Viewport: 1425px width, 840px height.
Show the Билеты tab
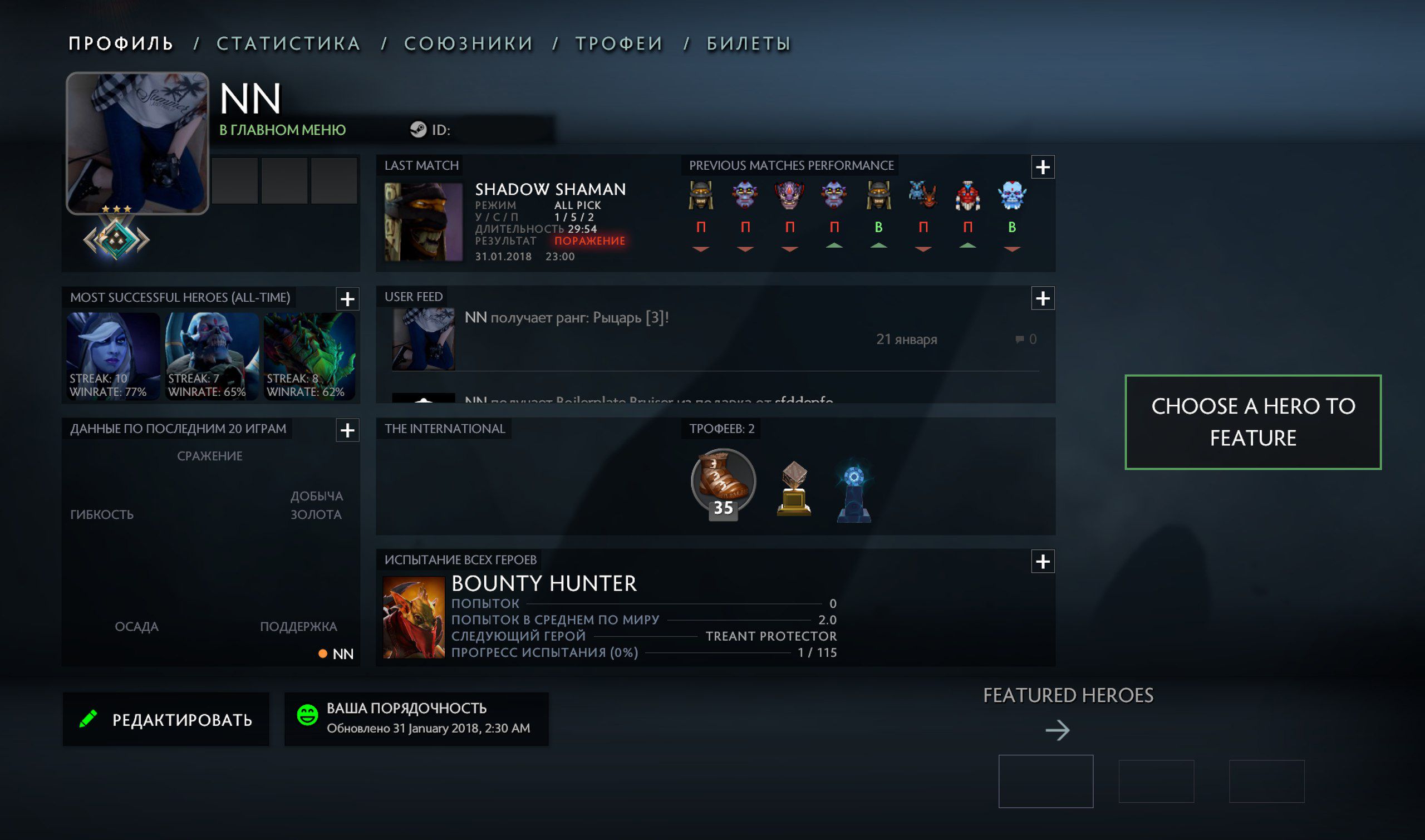[x=748, y=43]
